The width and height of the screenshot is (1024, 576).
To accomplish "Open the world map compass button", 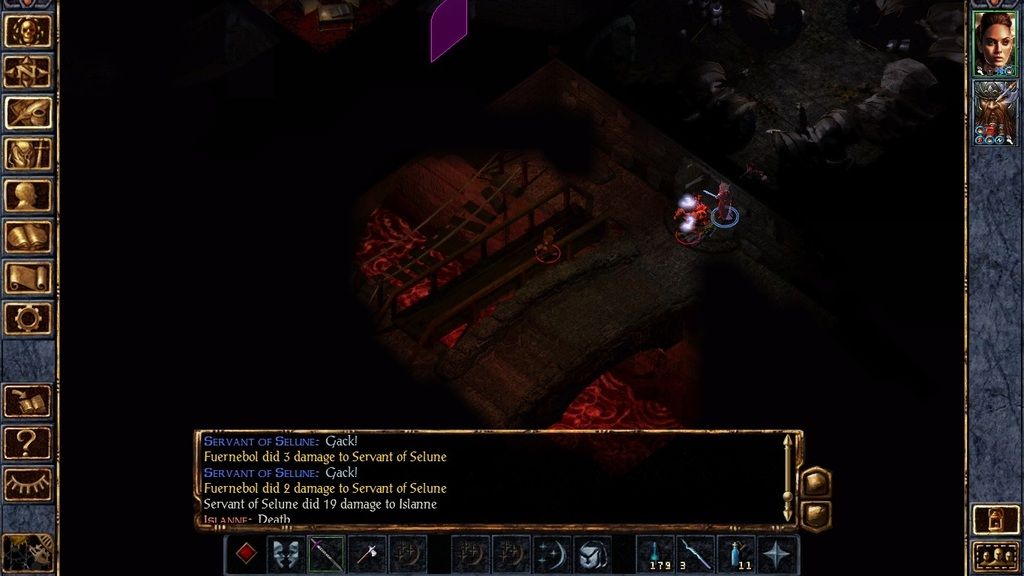I will click(28, 71).
